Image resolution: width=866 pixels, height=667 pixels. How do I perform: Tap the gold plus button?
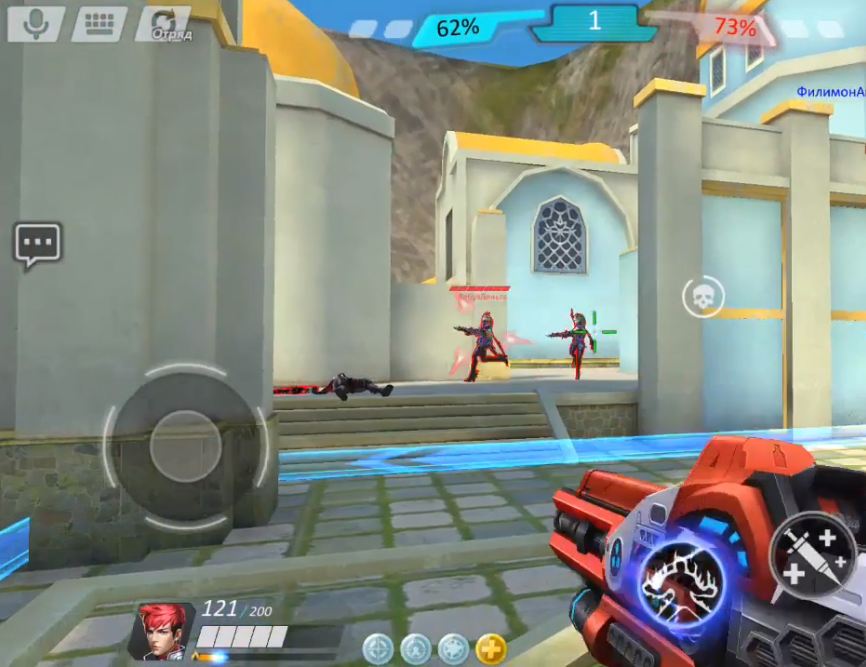[x=490, y=648]
